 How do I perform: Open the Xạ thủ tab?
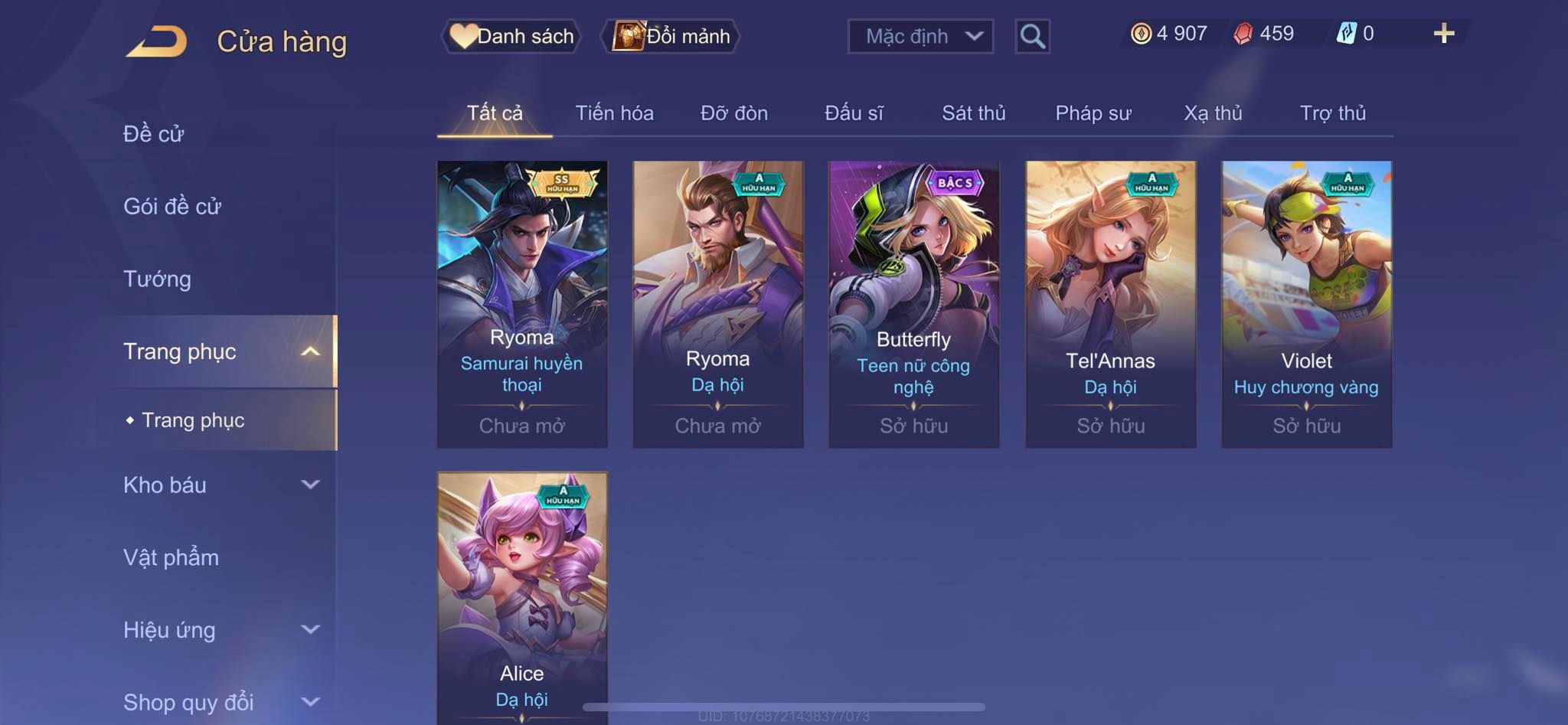[x=1213, y=113]
